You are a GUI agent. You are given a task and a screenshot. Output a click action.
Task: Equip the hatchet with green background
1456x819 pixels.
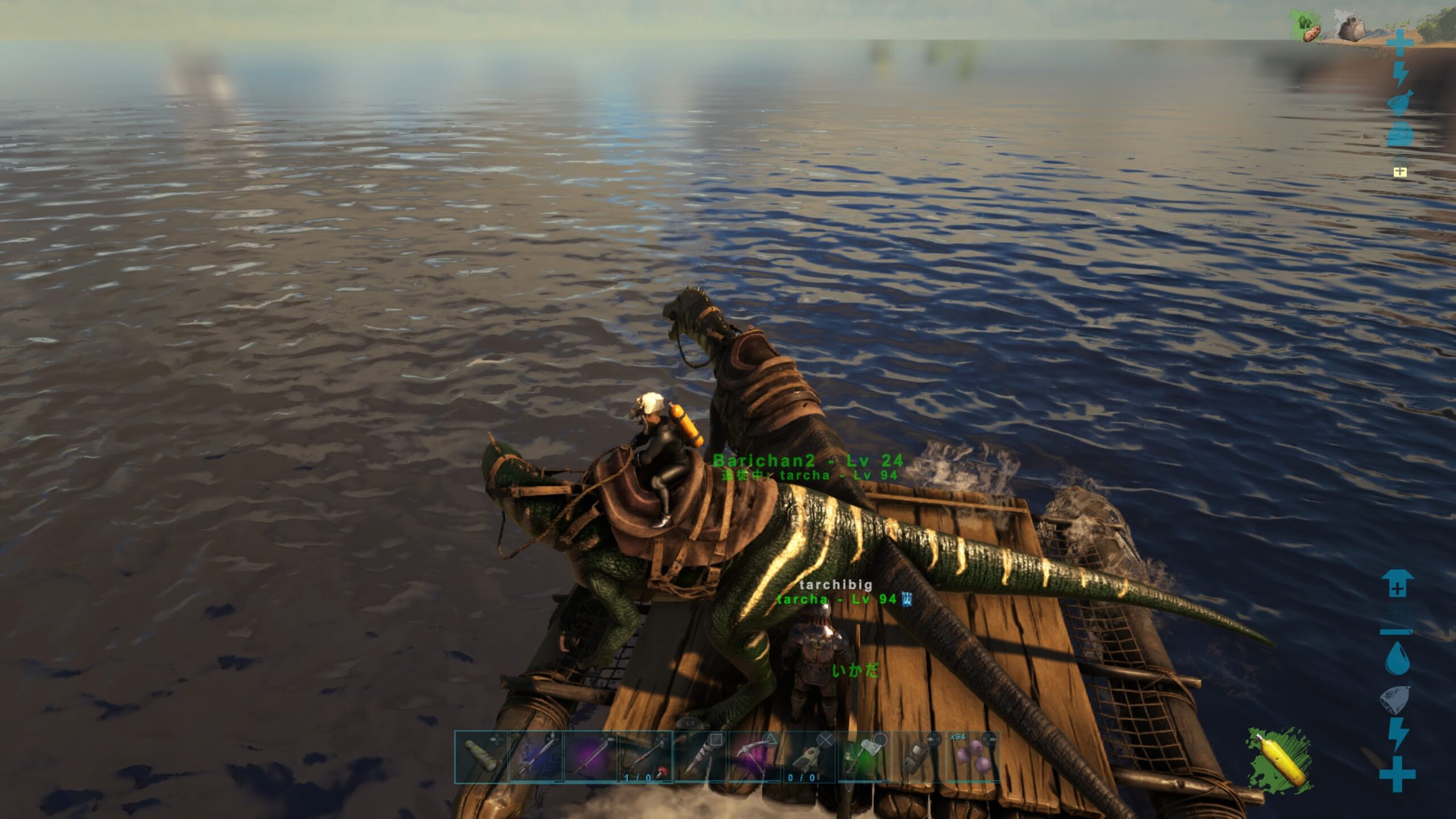(863, 757)
